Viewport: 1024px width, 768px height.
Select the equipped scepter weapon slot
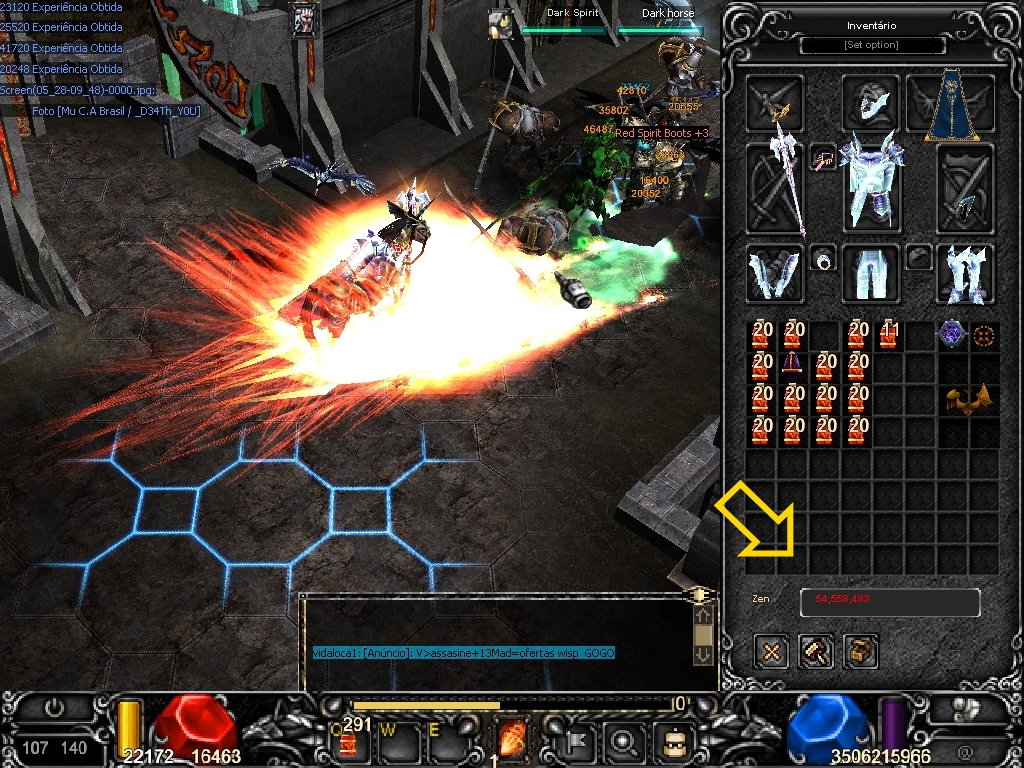tap(776, 186)
